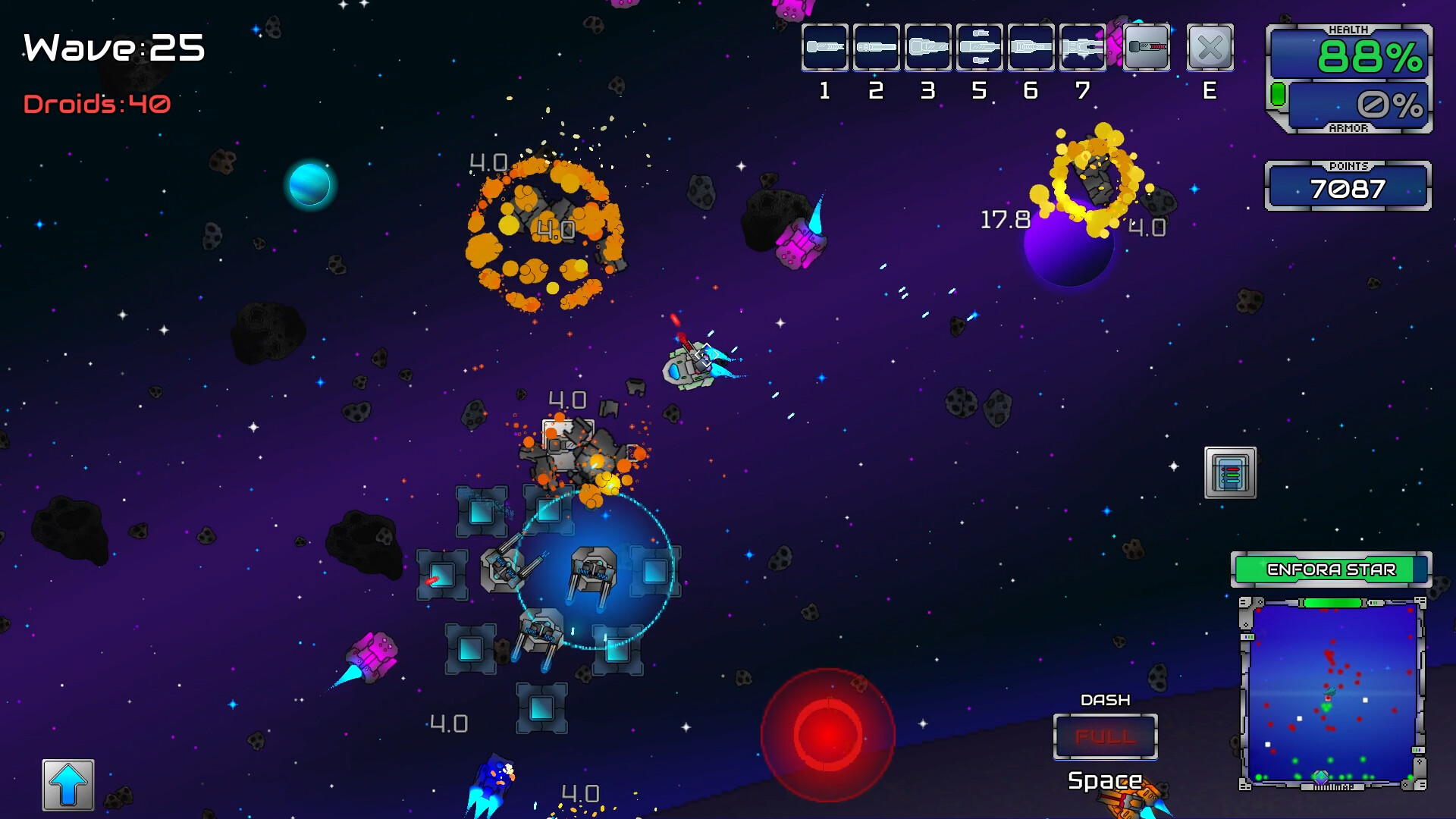The width and height of the screenshot is (1456, 819).
Task: Open the blue terminal panel icon
Action: point(1230,472)
